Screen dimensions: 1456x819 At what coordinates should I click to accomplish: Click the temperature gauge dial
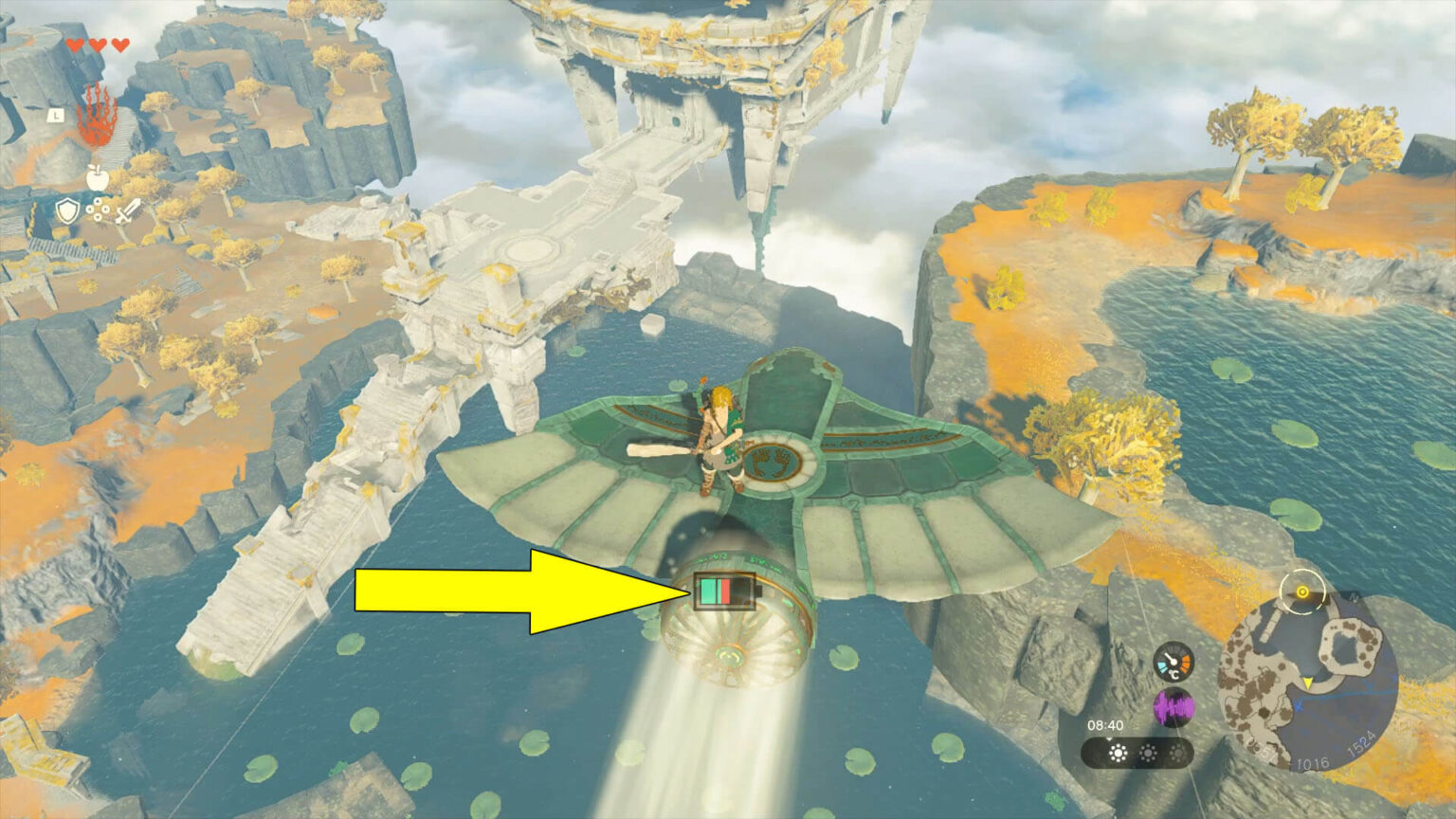[x=1173, y=661]
